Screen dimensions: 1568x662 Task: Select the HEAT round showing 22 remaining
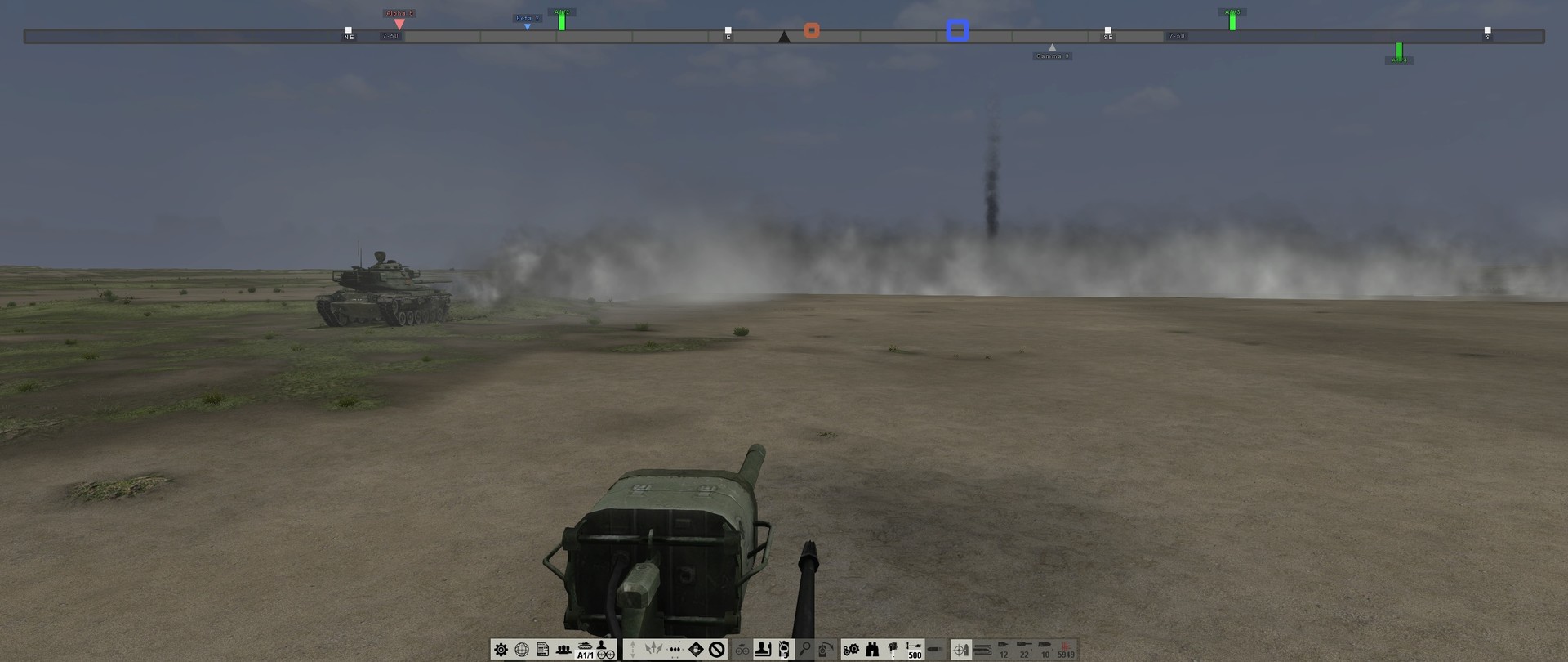coord(1023,650)
